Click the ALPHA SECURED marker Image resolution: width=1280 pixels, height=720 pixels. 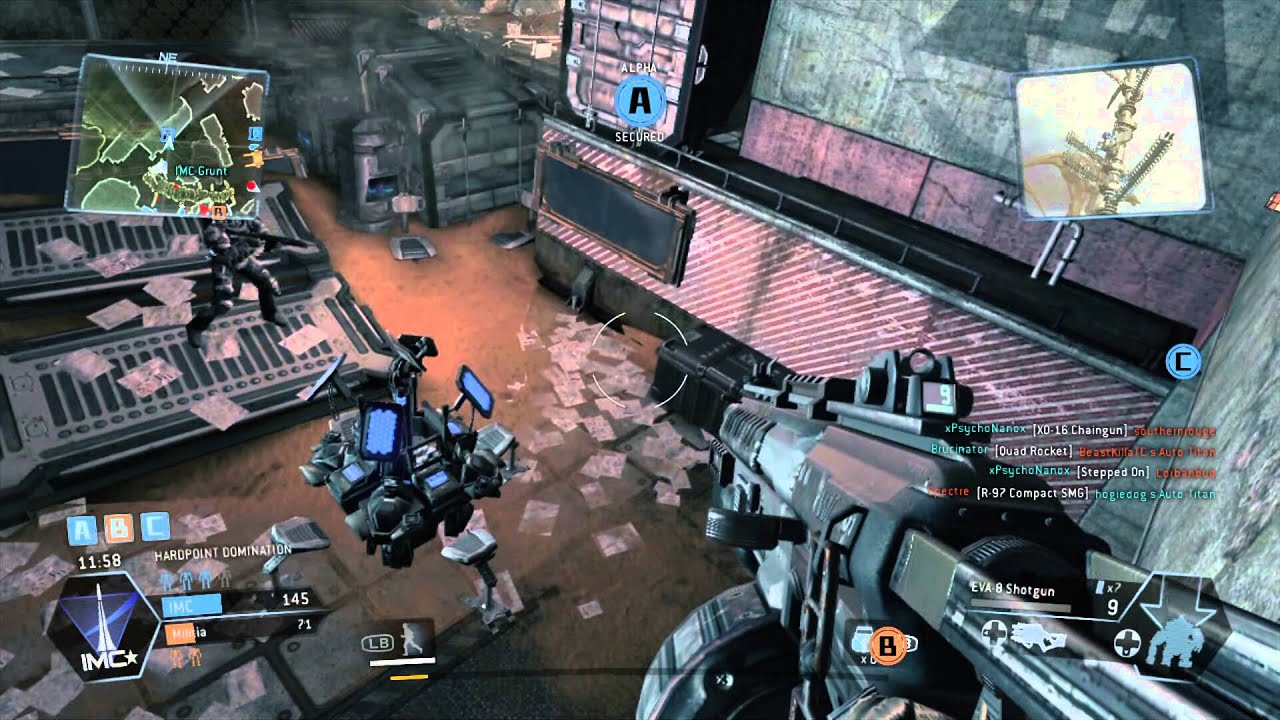coord(640,100)
